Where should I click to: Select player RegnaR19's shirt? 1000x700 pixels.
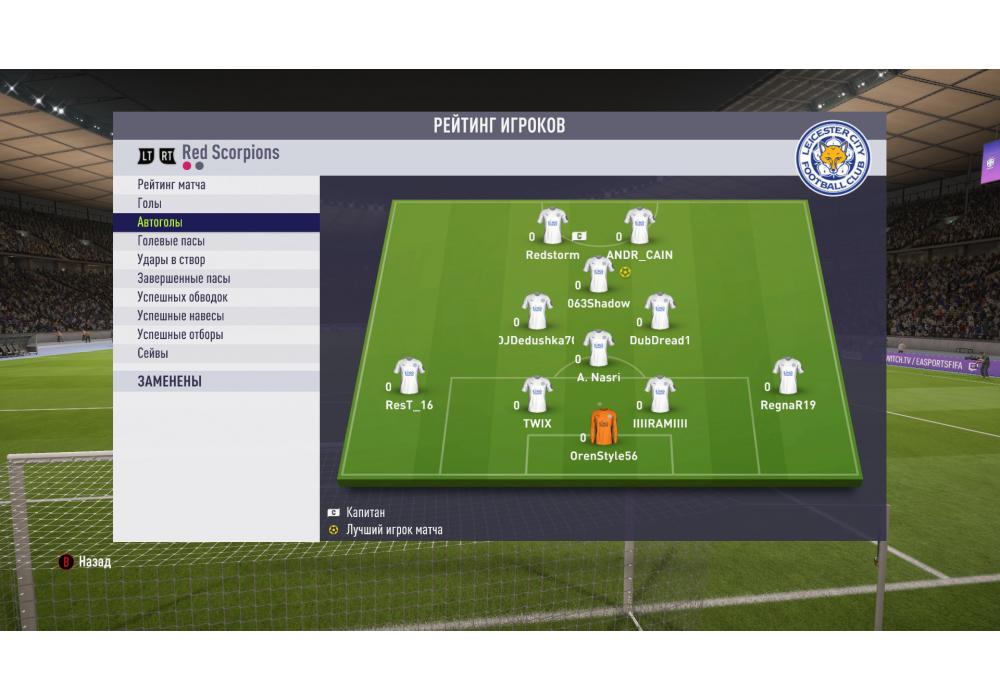coord(788,377)
